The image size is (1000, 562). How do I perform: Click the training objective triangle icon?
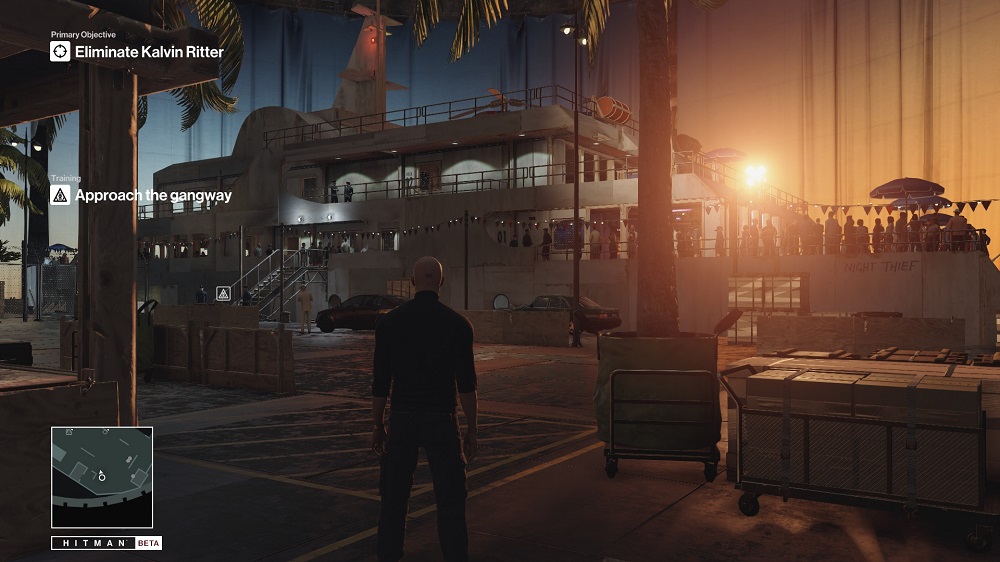60,196
